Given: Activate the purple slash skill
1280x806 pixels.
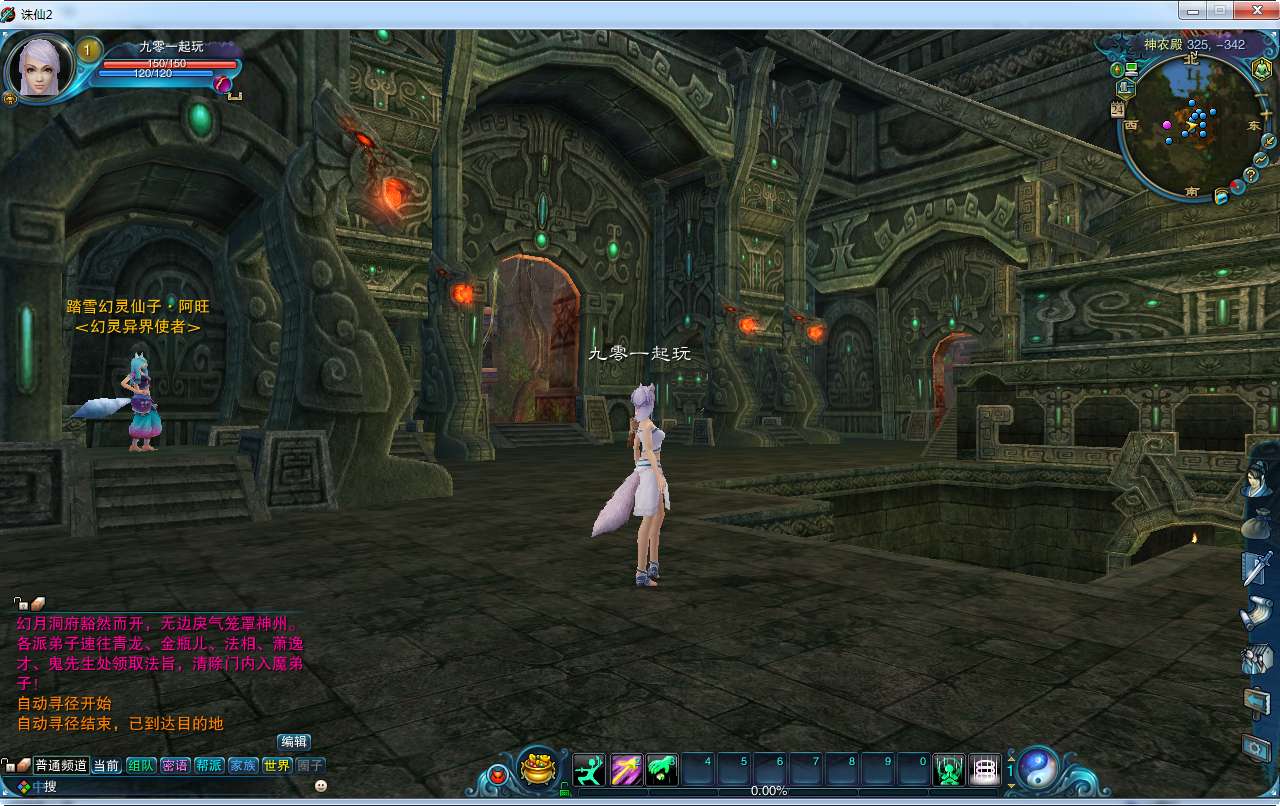Looking at the screenshot, I should pyautogui.click(x=626, y=769).
